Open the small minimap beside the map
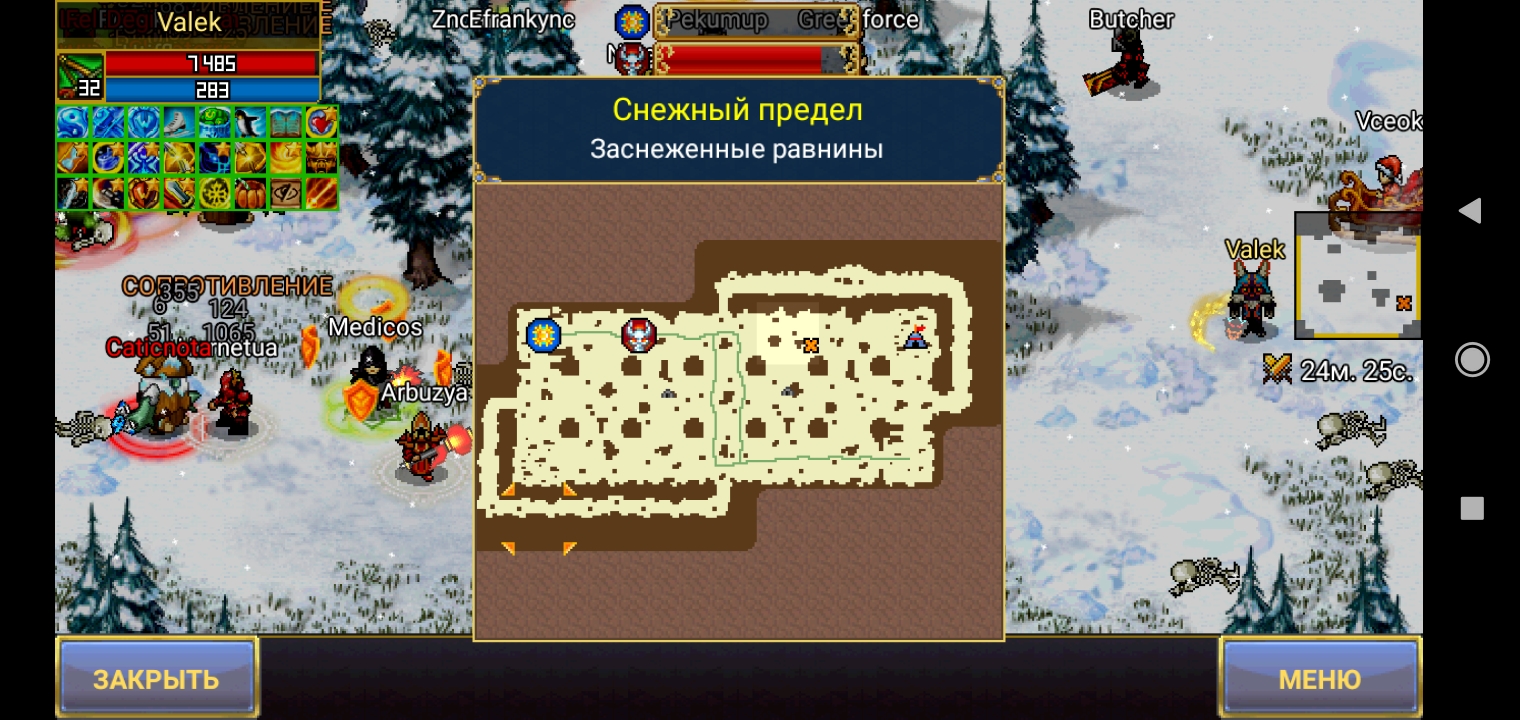 point(1358,276)
